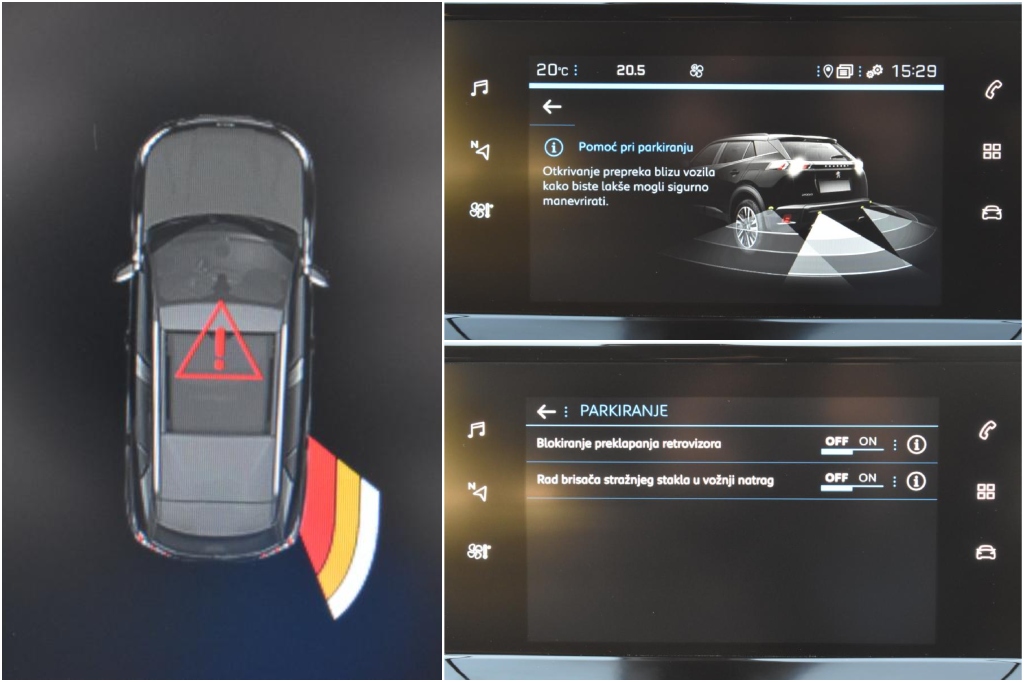Click the back arrow beside PARKIRANJE
The height and width of the screenshot is (682, 1024).
tap(546, 411)
